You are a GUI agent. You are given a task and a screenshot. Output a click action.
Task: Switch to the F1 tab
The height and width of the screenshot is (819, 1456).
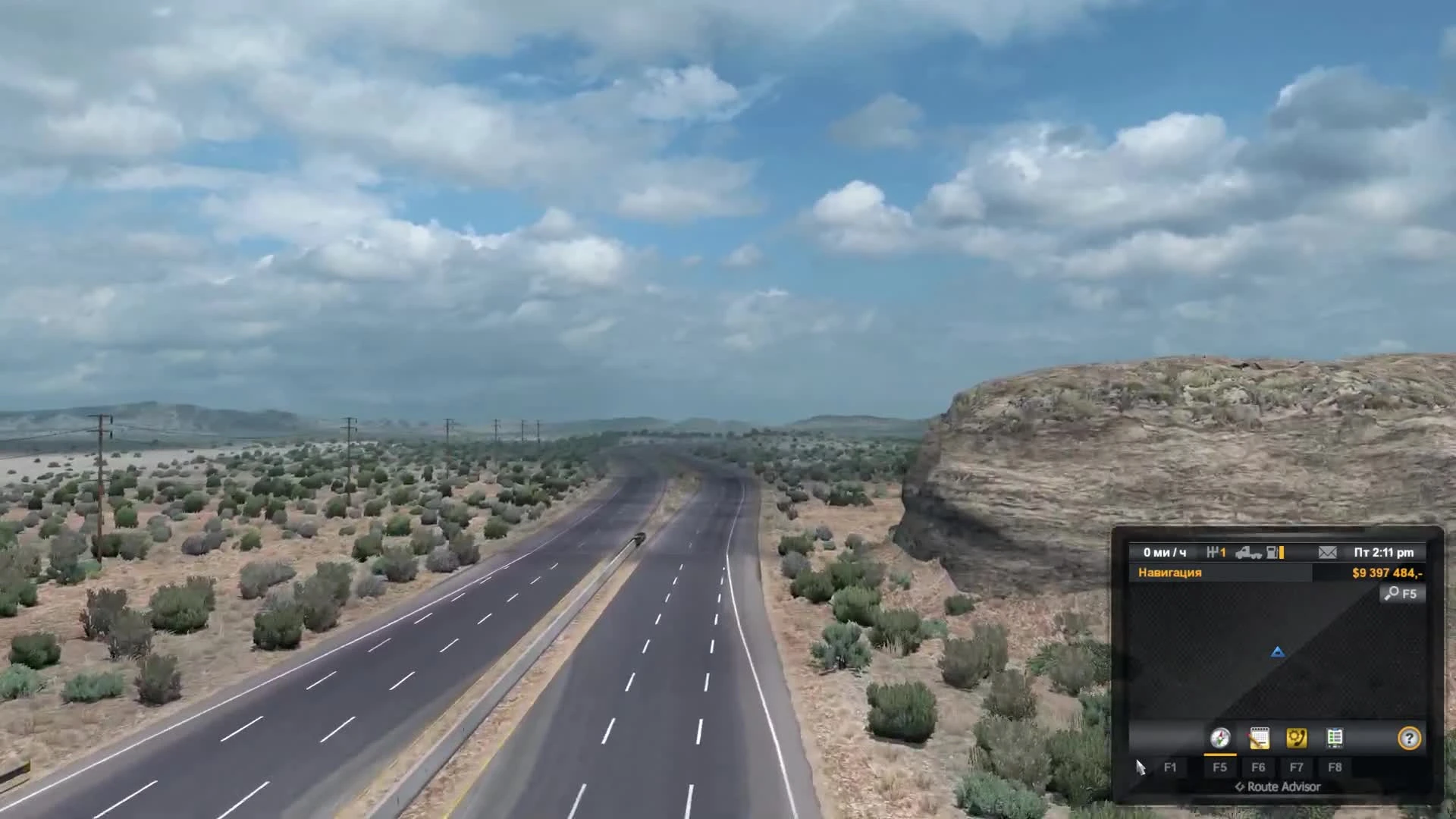point(1171,767)
